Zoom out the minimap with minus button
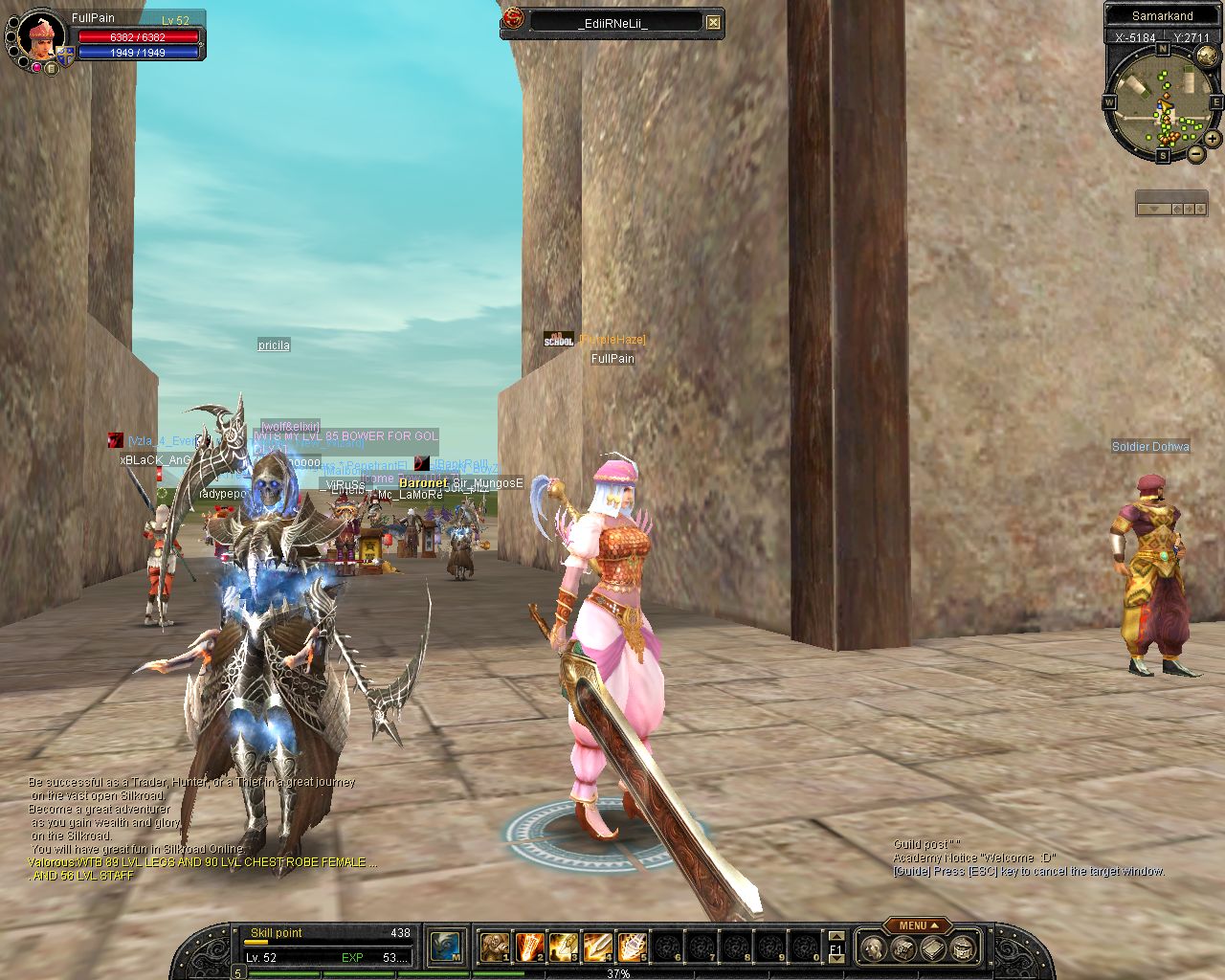Viewport: 1225px width, 980px height. pyautogui.click(x=1195, y=153)
